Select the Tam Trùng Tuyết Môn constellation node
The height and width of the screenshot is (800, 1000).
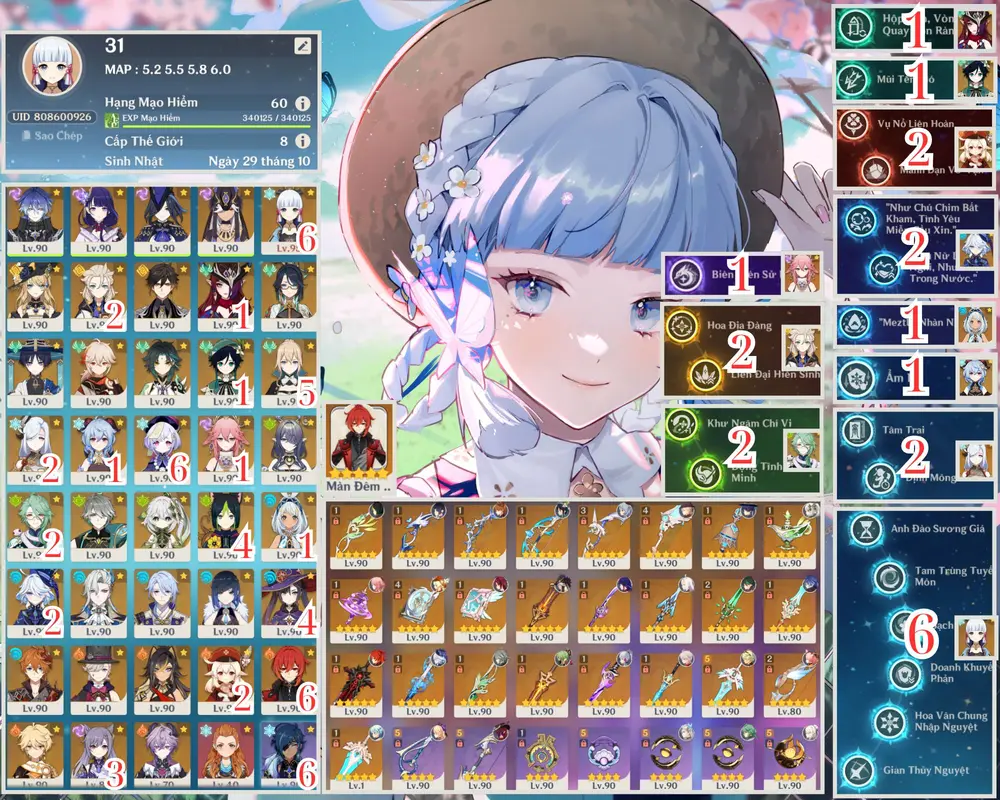tap(888, 577)
